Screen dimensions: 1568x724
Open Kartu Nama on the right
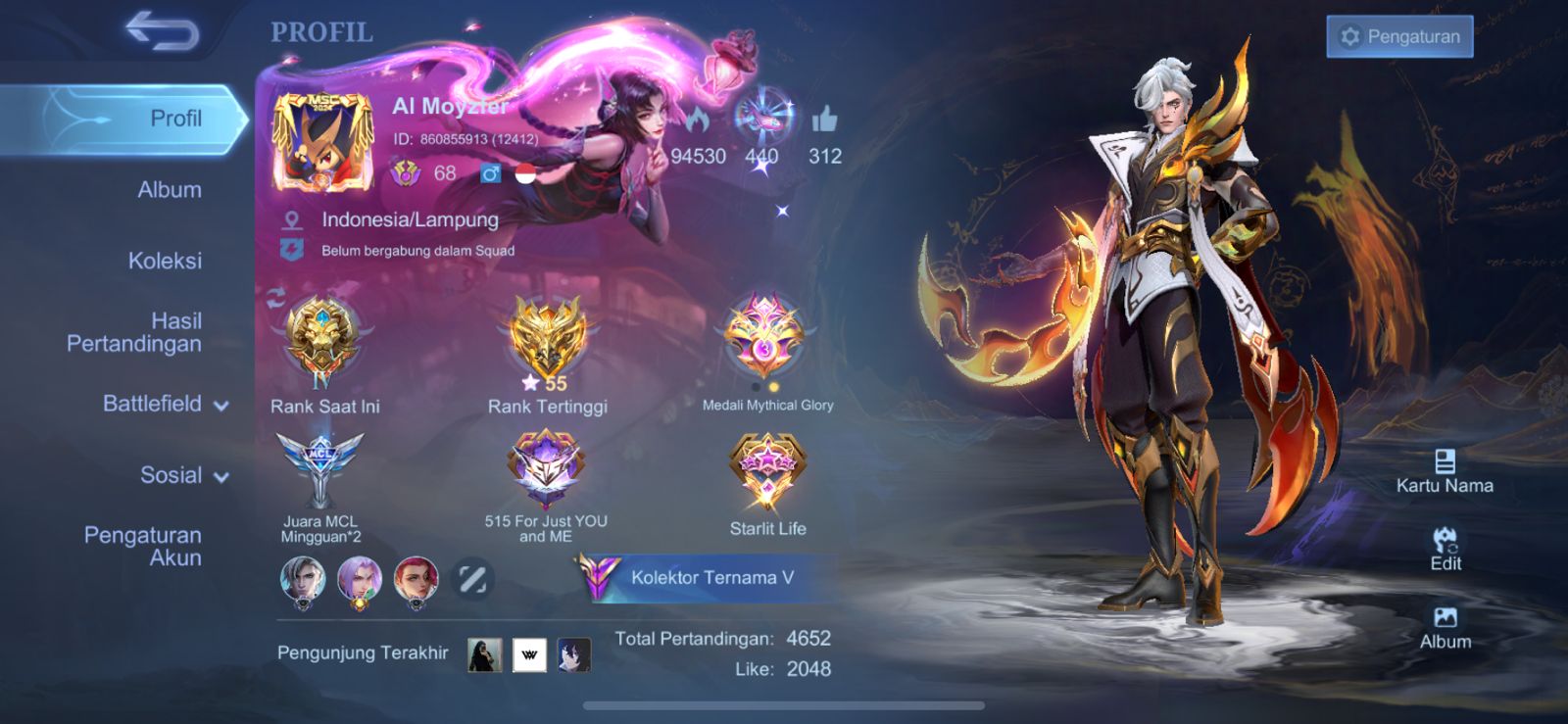(1445, 471)
